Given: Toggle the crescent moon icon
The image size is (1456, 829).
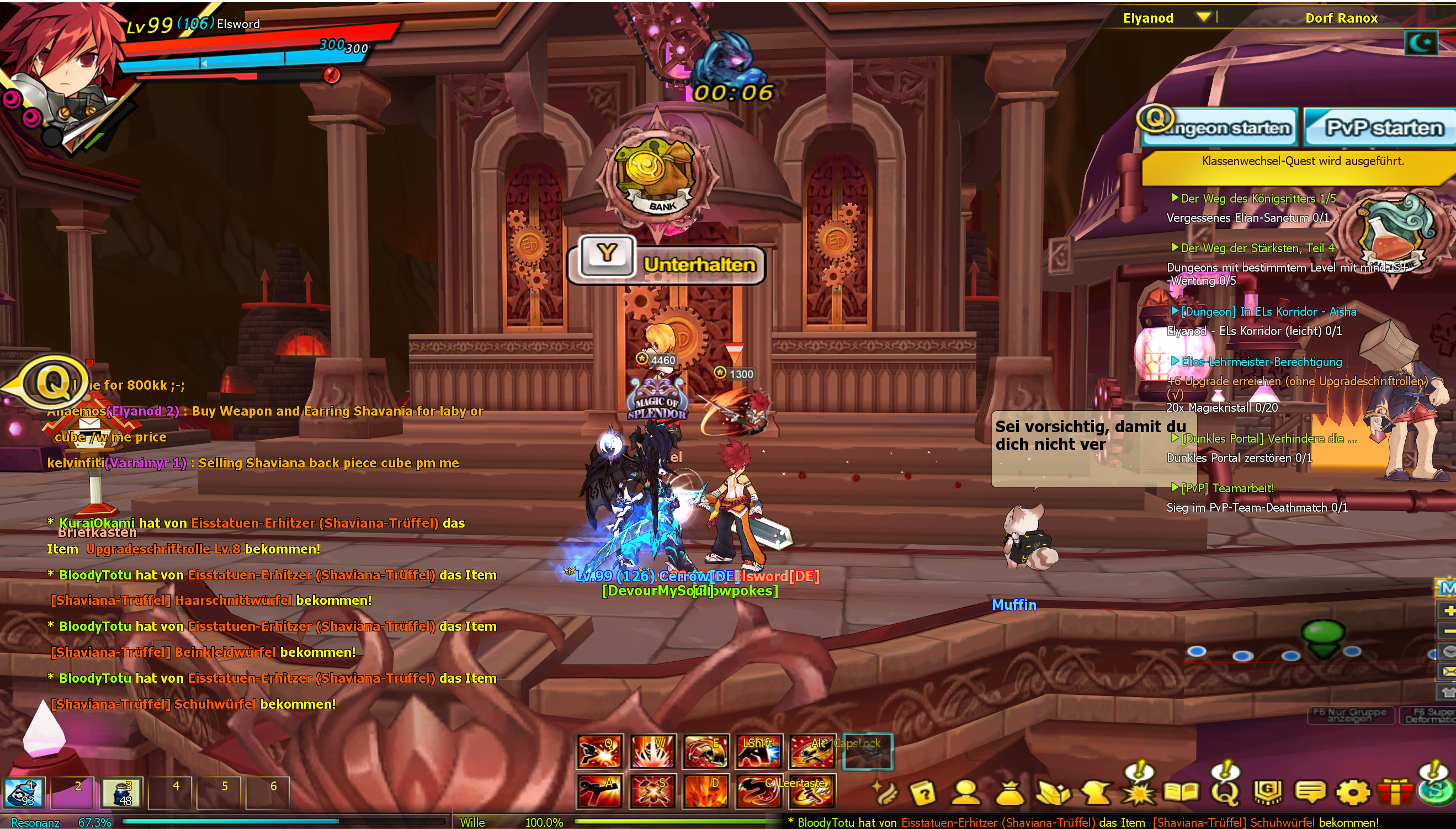Looking at the screenshot, I should [1421, 42].
